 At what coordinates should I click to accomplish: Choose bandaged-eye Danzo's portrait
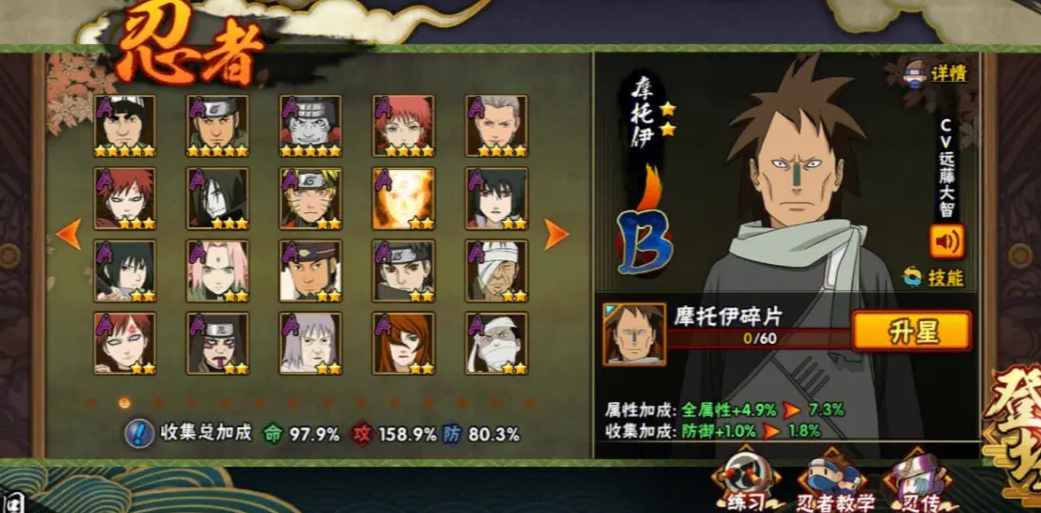coord(497,270)
